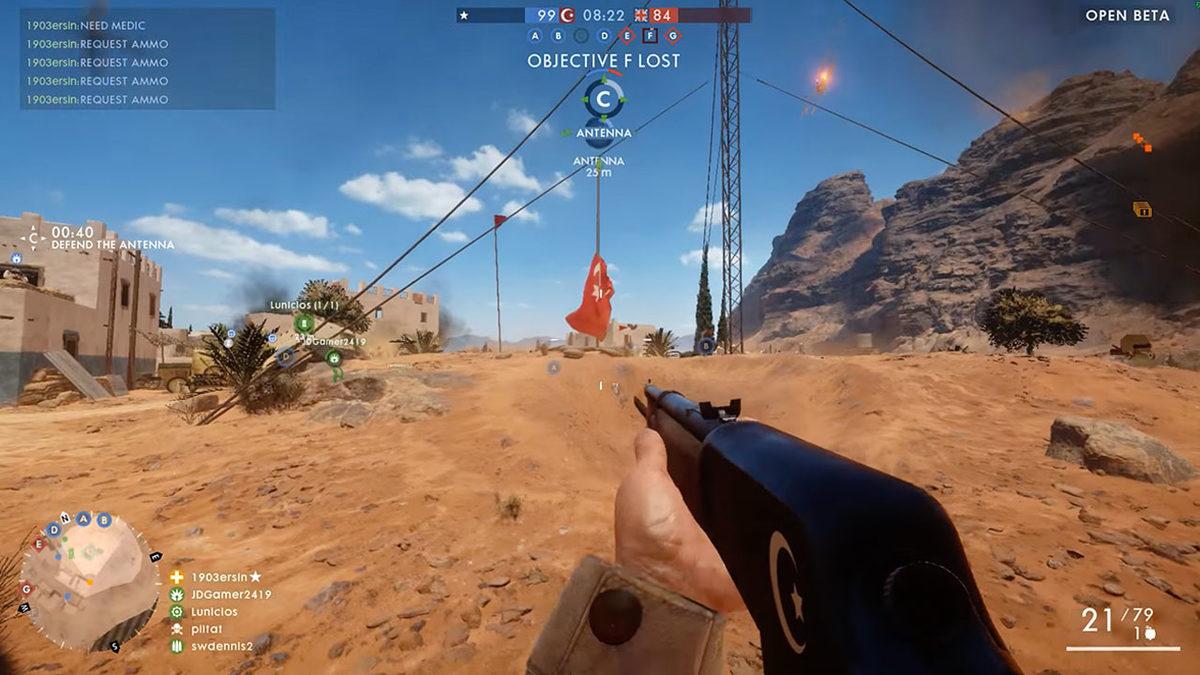Select objective B flag in top objective row
The height and width of the screenshot is (675, 1200).
pyautogui.click(x=558, y=36)
